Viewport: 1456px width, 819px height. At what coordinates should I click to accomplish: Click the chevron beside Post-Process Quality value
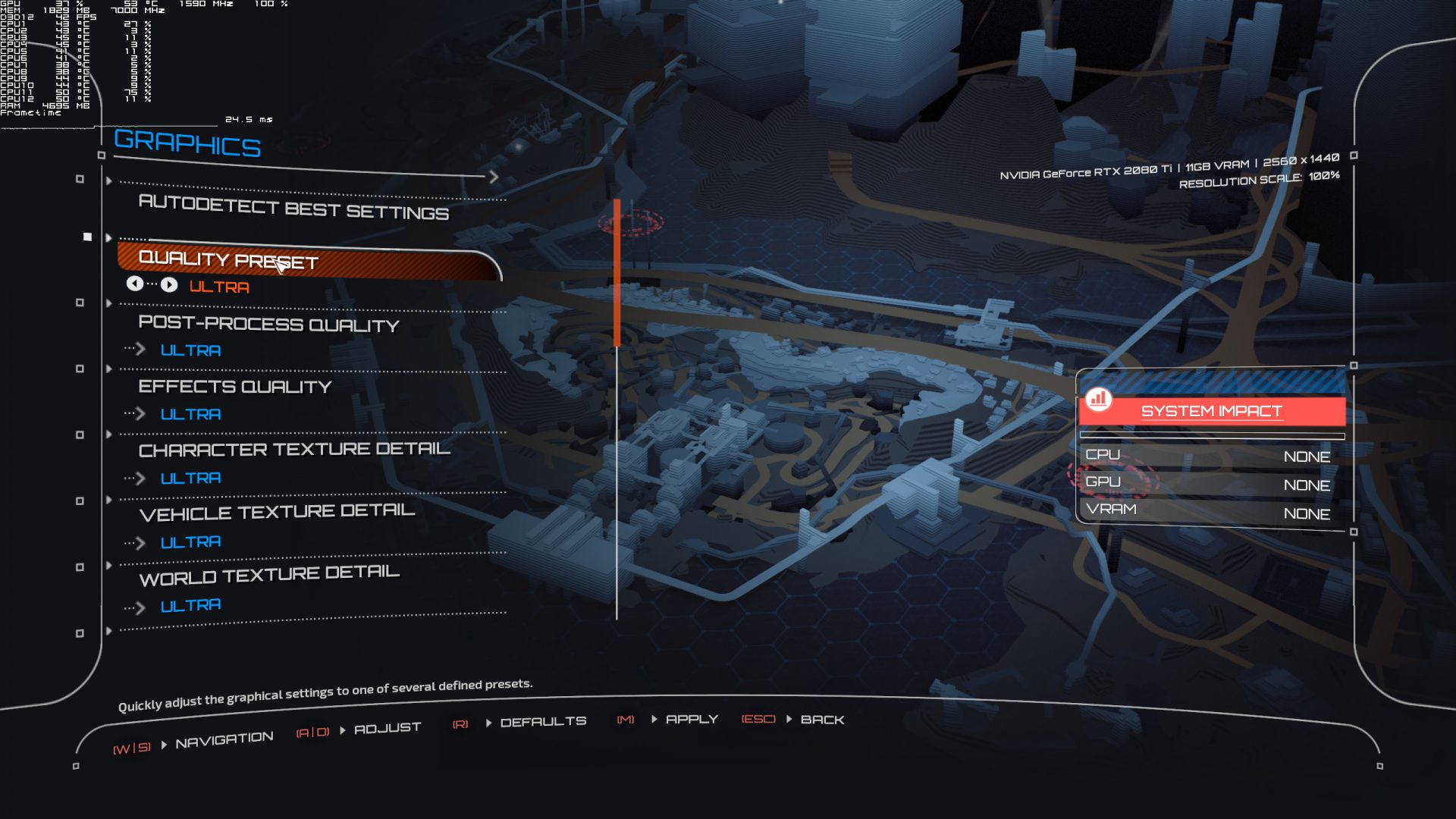click(x=141, y=350)
